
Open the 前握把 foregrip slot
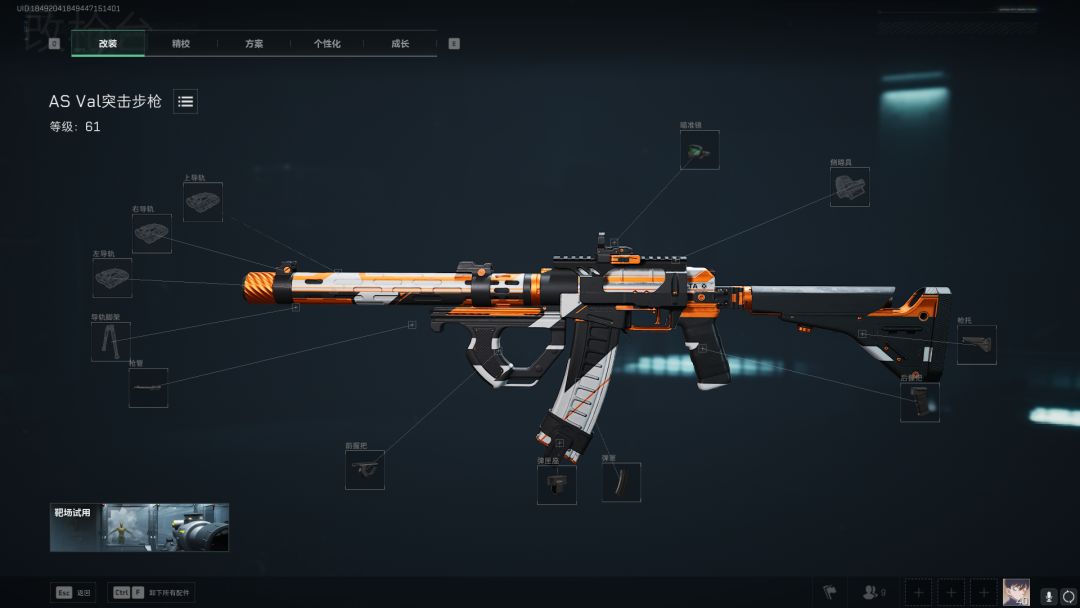pos(365,470)
